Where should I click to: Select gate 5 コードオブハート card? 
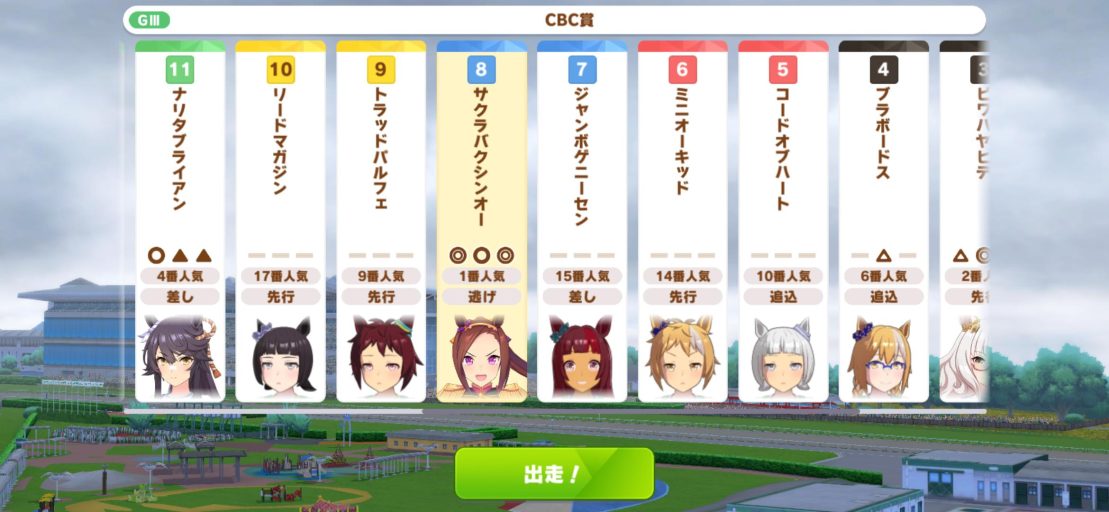click(x=783, y=222)
